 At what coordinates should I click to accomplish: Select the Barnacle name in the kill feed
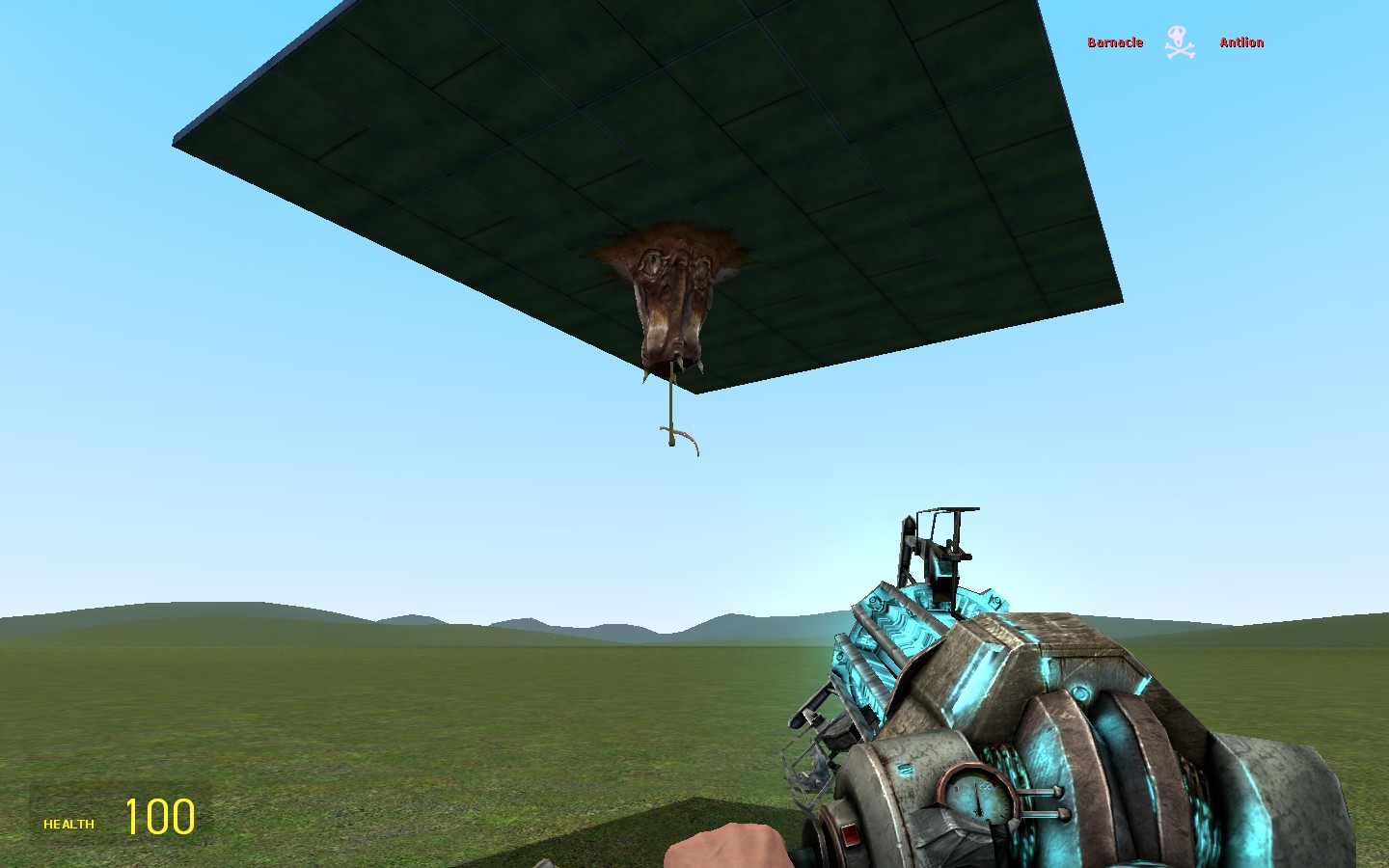coord(1114,42)
